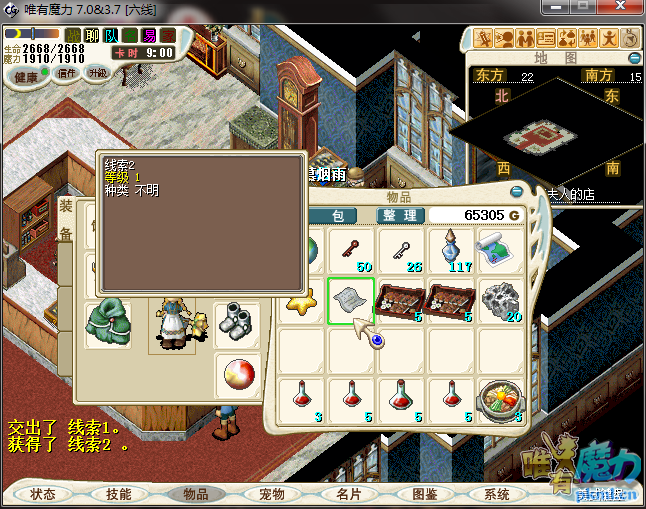Select the green map scroll item

pos(500,250)
